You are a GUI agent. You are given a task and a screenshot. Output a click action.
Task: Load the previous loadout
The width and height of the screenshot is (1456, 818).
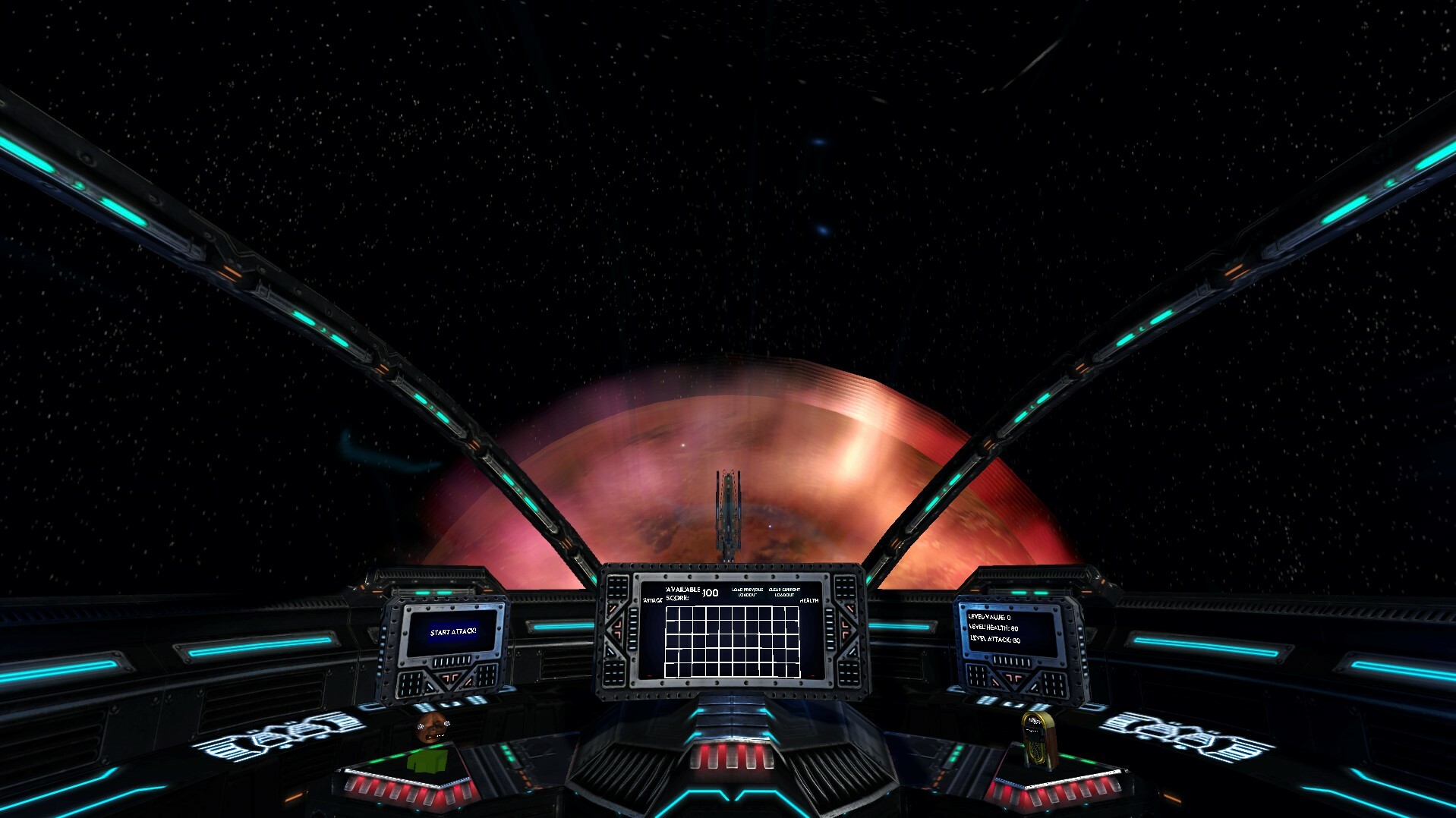(747, 592)
